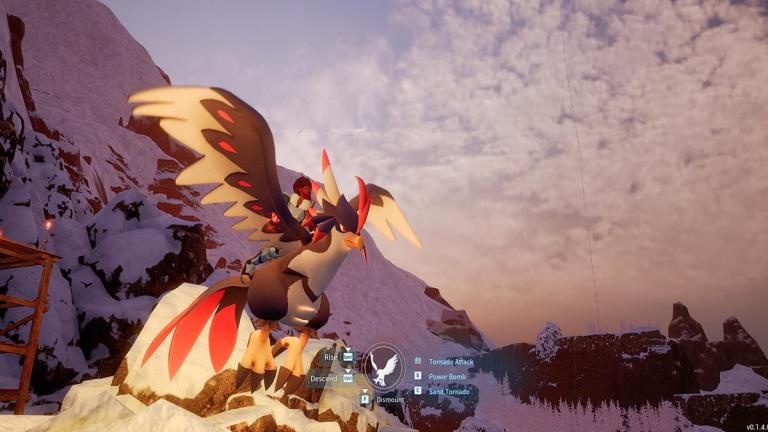The image size is (768, 432).
Task: Click the Dismount label
Action: click(389, 399)
